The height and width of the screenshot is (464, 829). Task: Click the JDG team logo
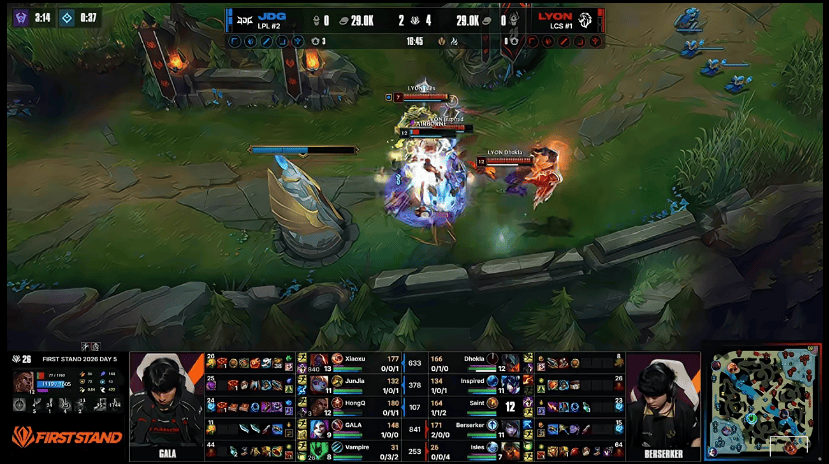242,19
